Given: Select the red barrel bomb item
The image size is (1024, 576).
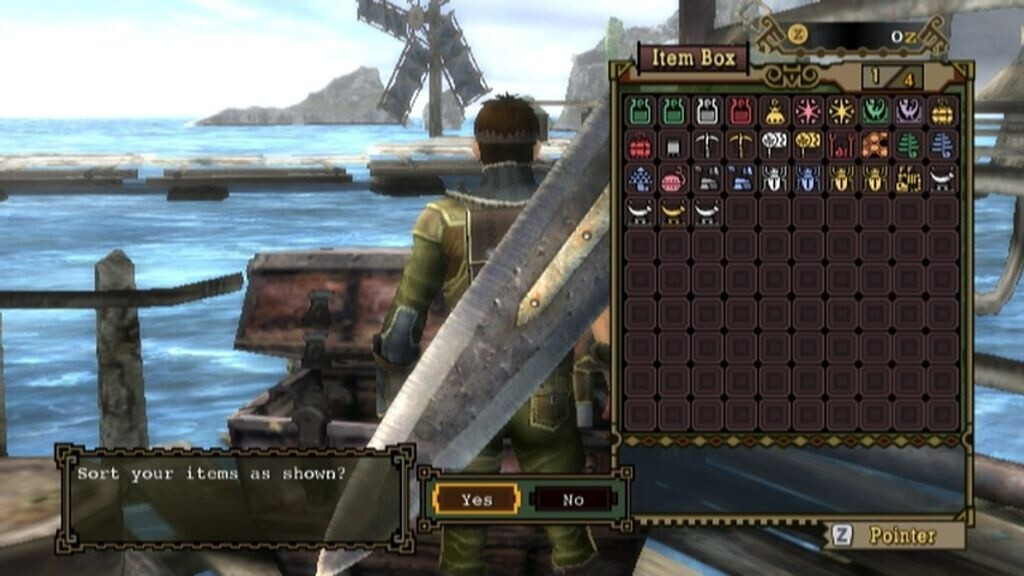Looking at the screenshot, I should (x=640, y=145).
